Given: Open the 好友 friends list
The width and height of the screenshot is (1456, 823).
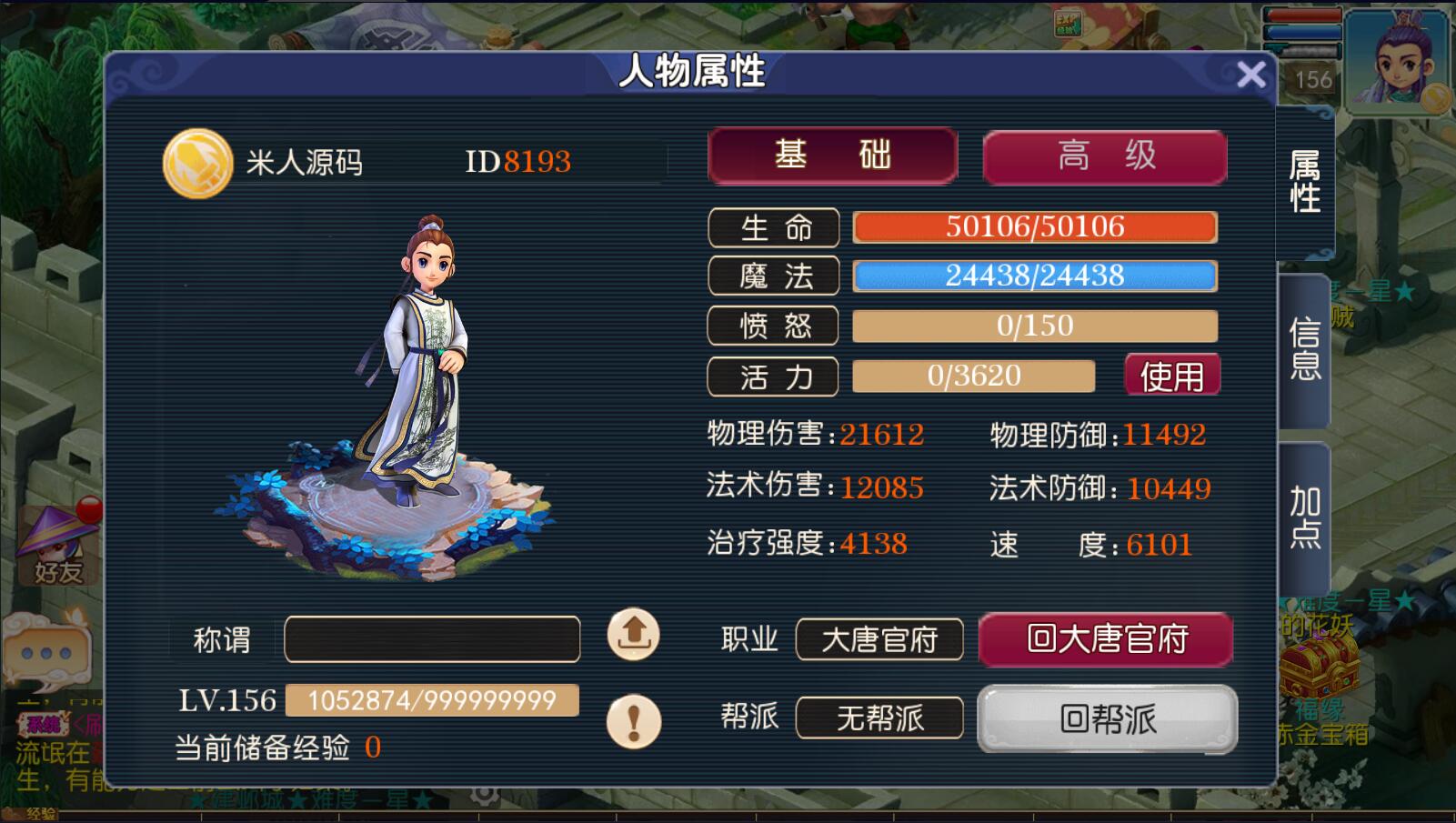Looking at the screenshot, I should [58, 546].
